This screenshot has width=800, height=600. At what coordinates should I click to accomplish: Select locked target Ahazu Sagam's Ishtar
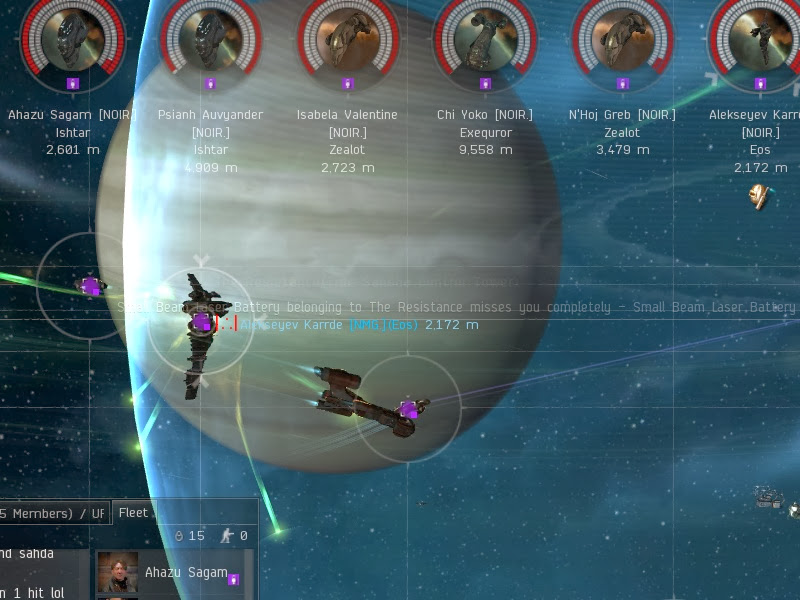click(73, 38)
